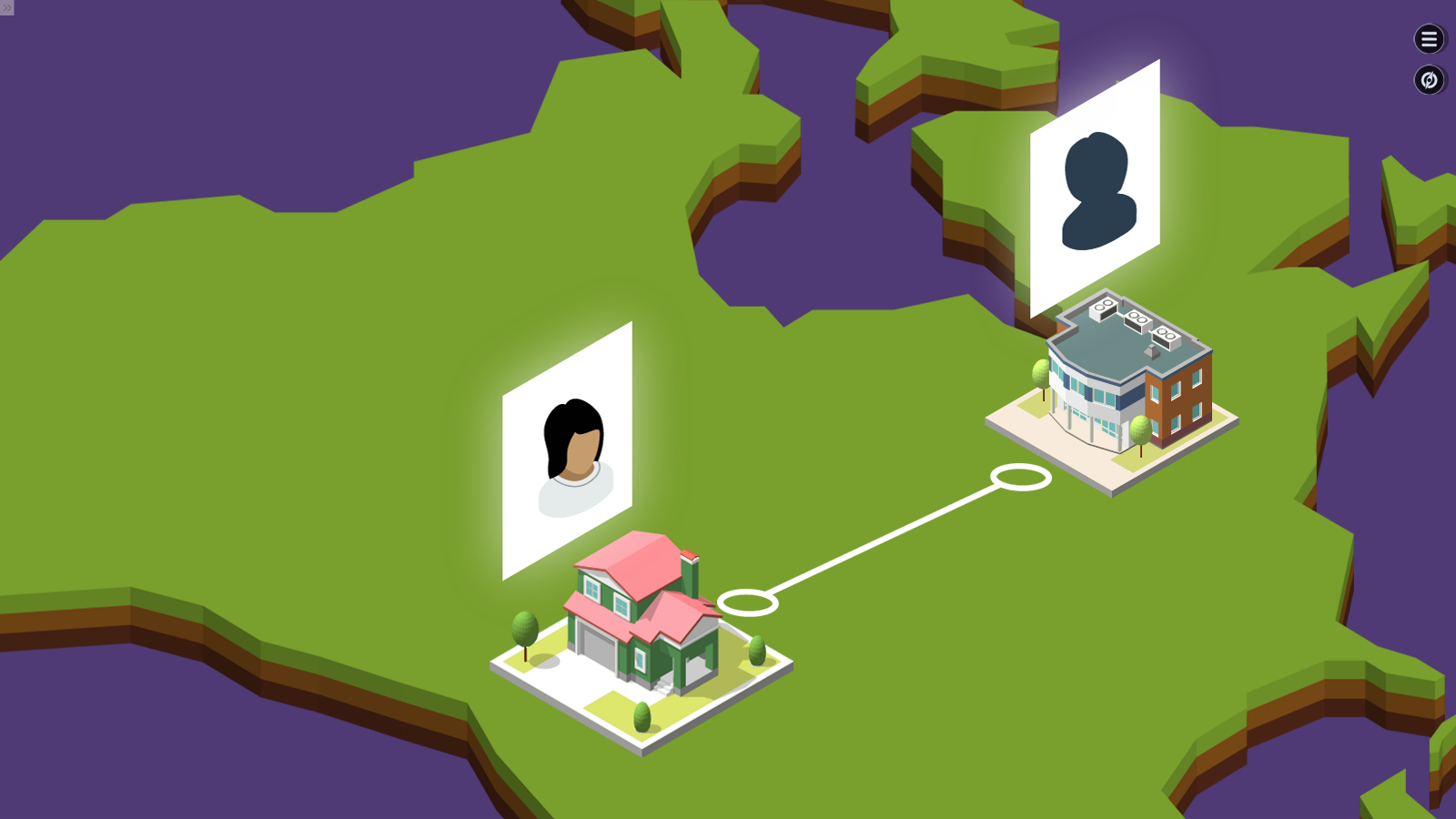Click the white connection node near the house

click(746, 602)
